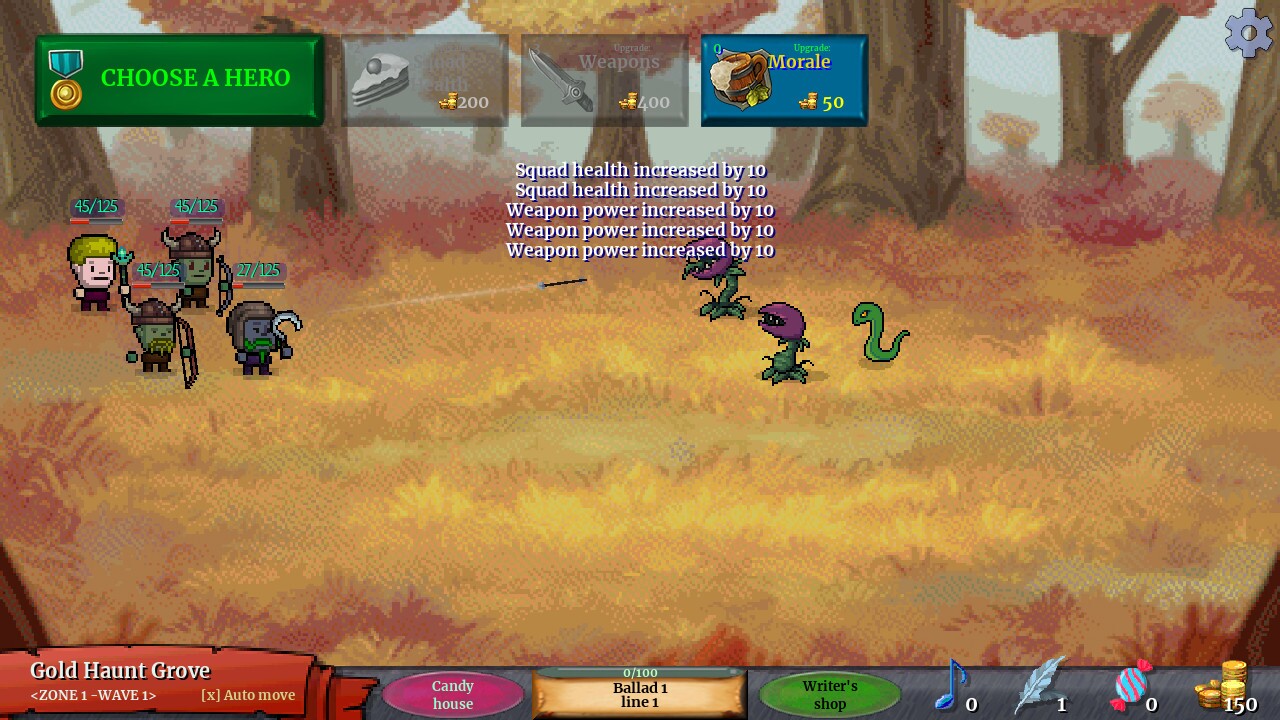
Task: Open the settings gear icon
Action: coord(1247,32)
